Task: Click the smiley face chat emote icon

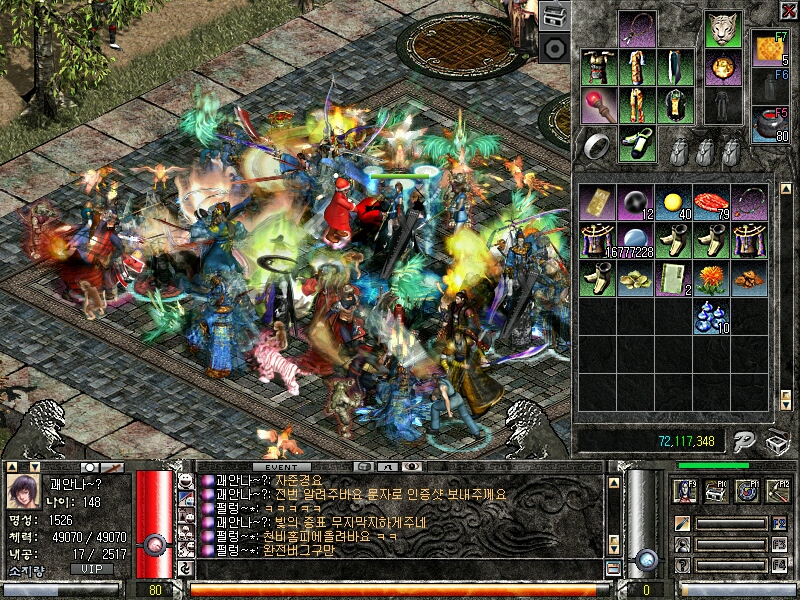Action: pos(186,482)
